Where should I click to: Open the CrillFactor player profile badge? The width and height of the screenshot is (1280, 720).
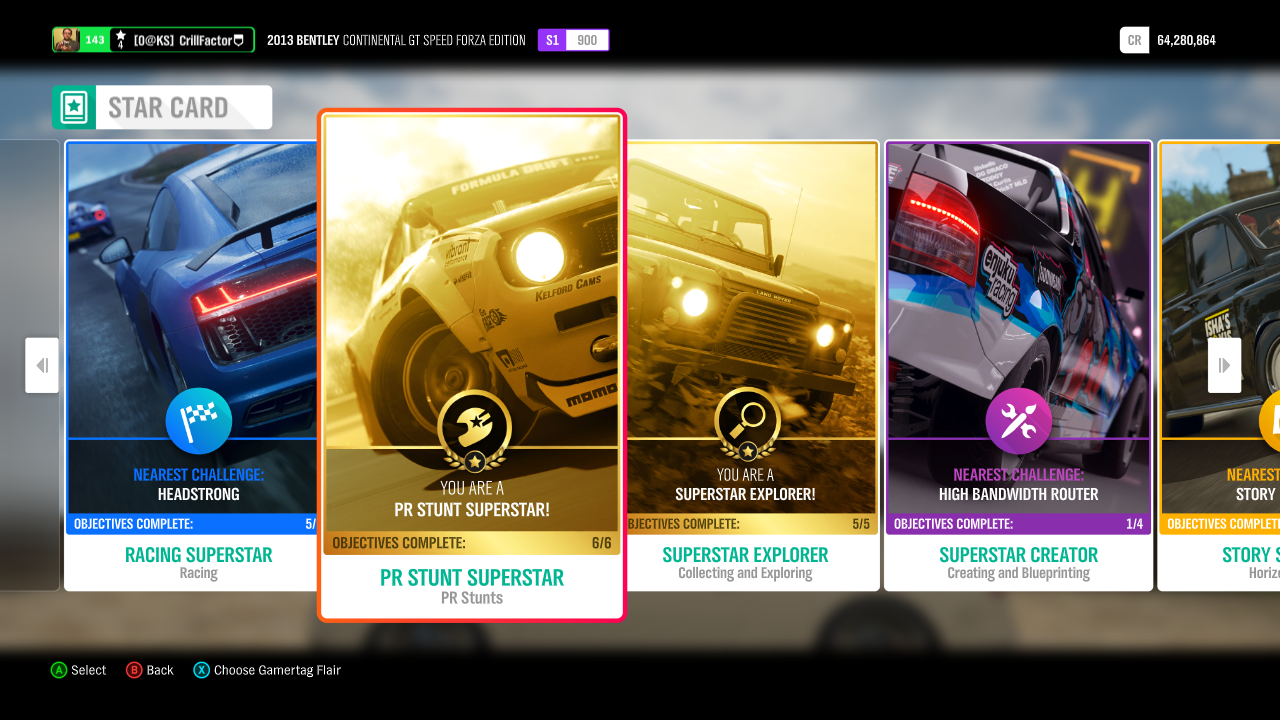click(153, 40)
